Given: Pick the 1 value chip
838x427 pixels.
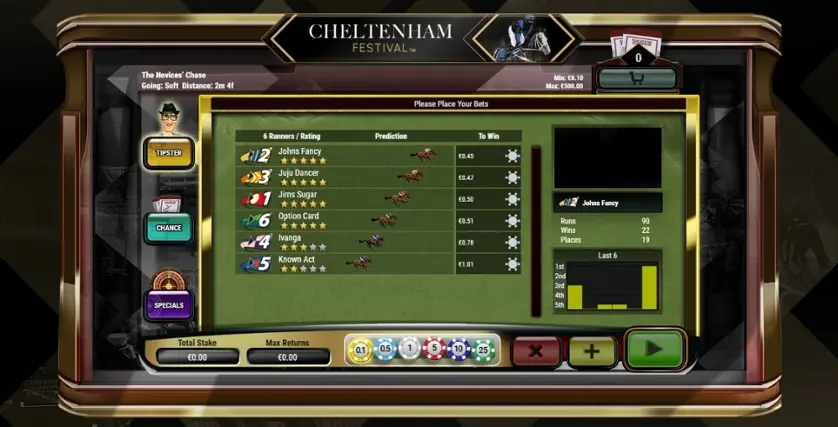Looking at the screenshot, I should (408, 349).
